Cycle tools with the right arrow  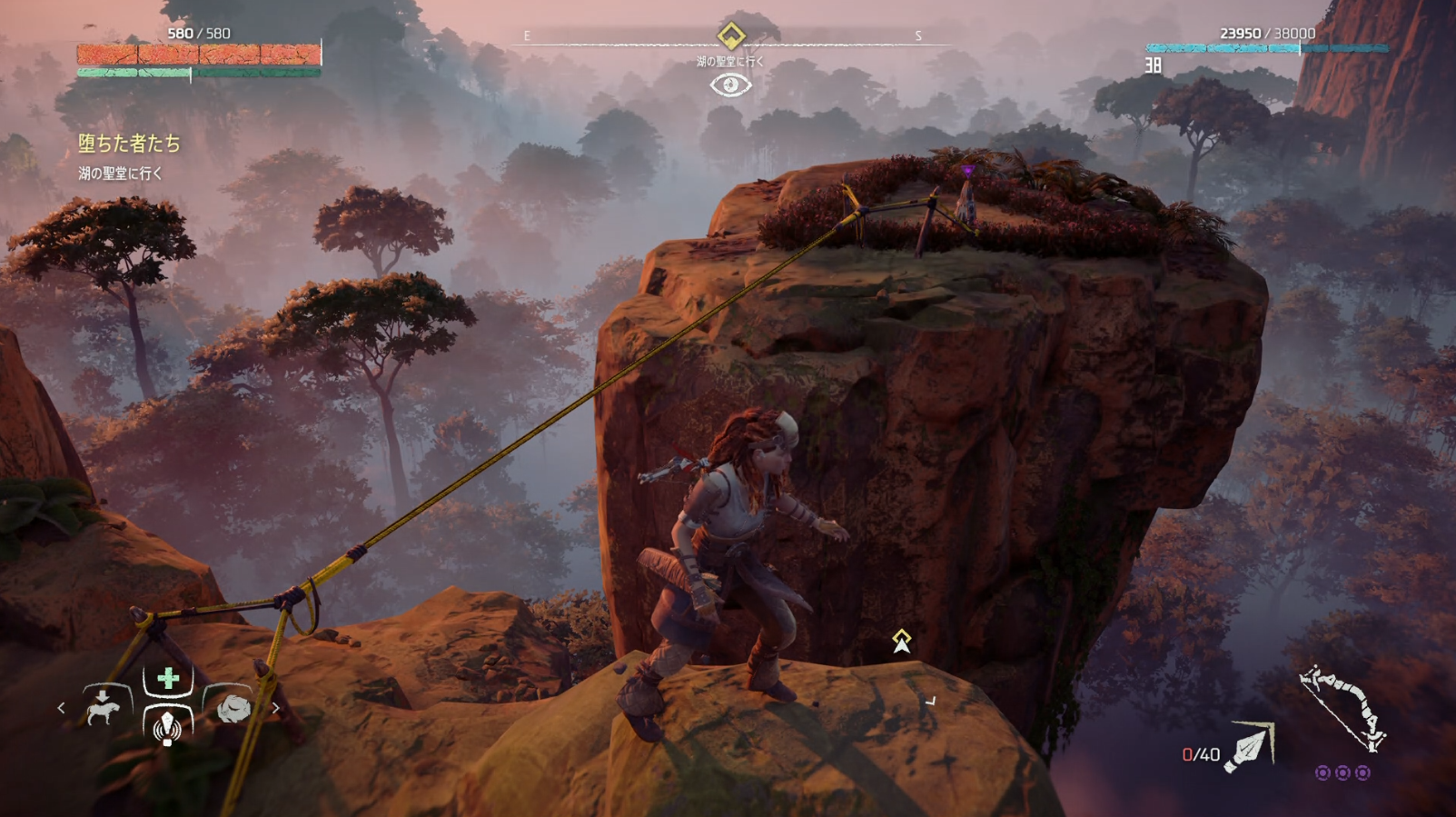[x=275, y=707]
